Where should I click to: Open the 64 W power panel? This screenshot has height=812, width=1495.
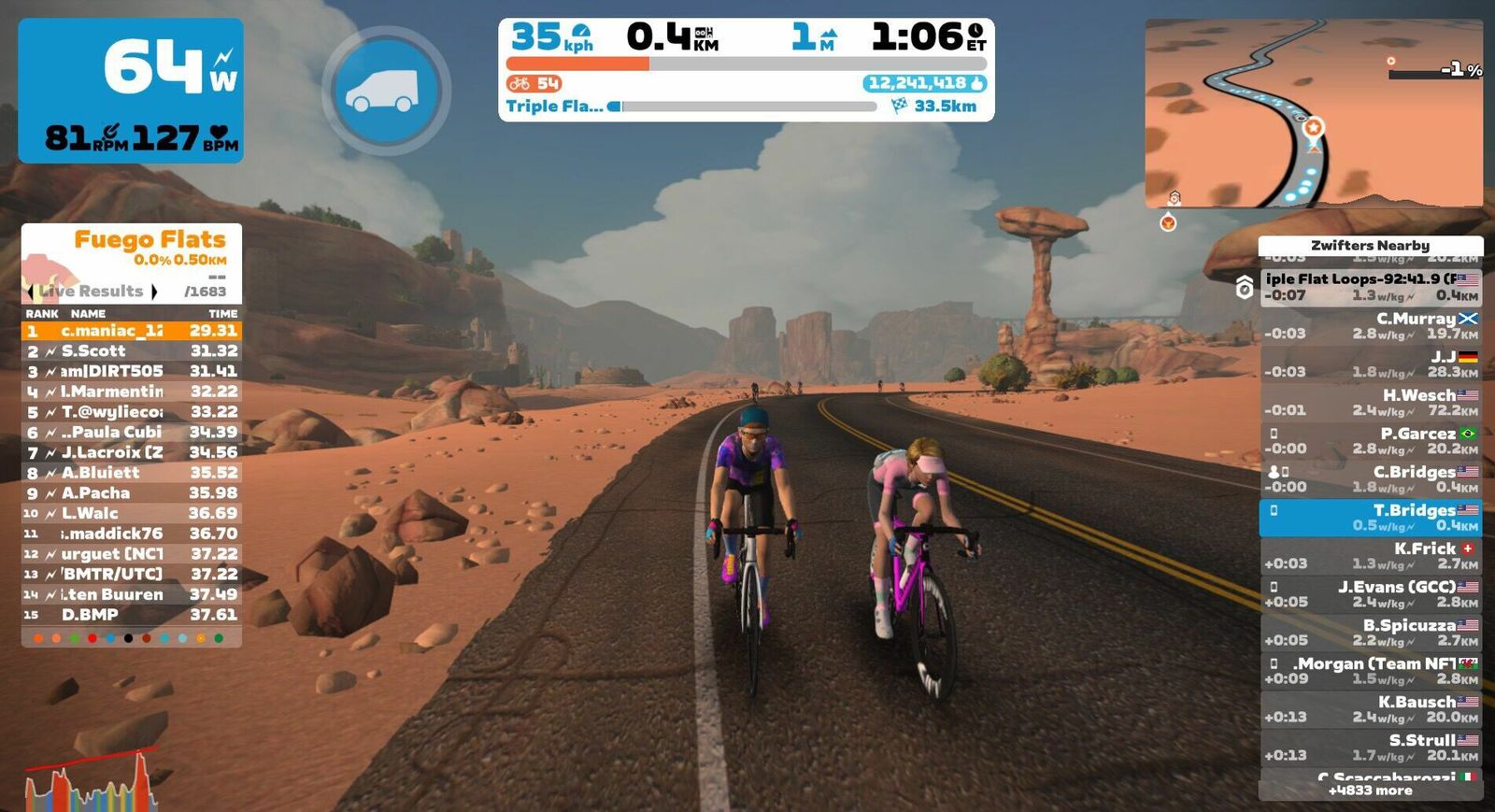(x=131, y=91)
